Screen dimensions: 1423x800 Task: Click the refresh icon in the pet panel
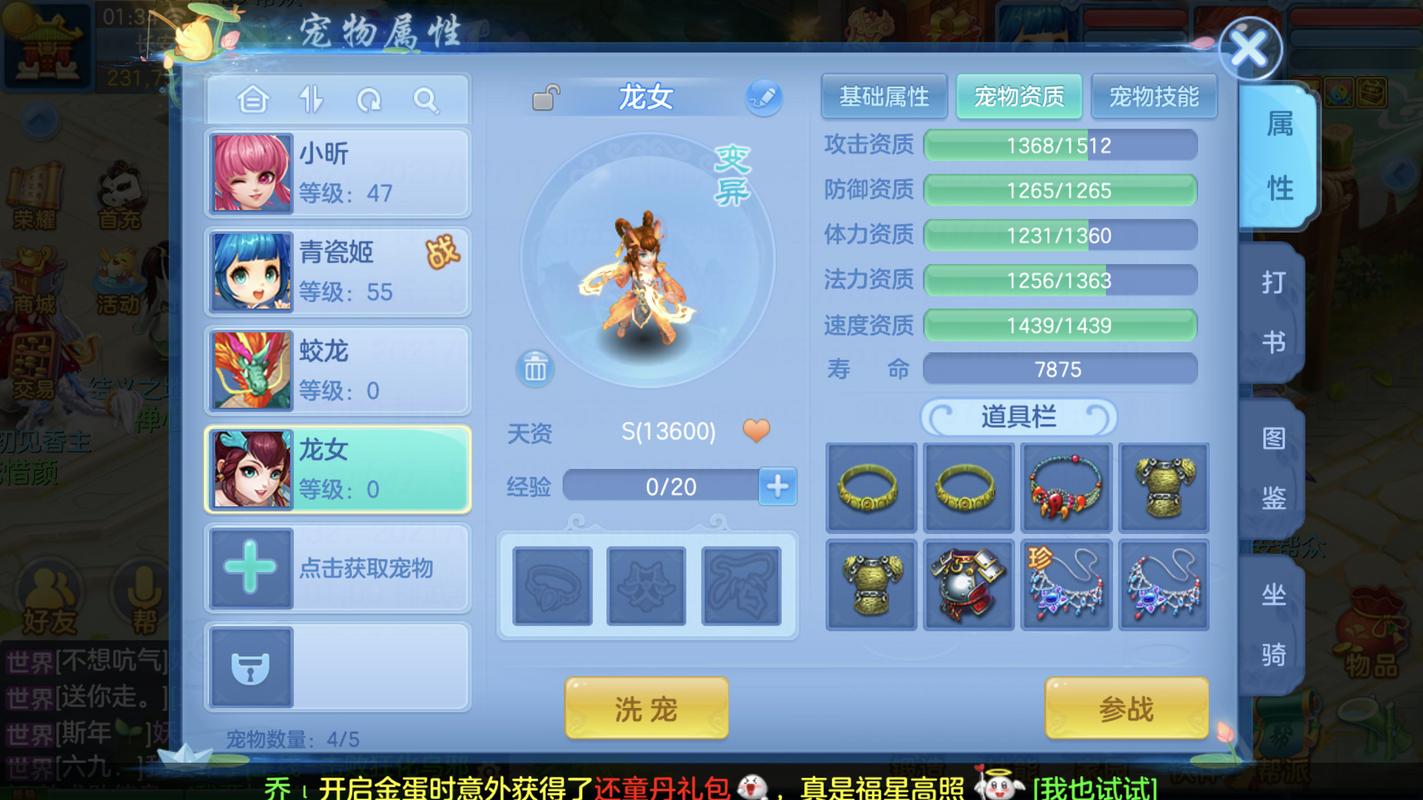(369, 100)
